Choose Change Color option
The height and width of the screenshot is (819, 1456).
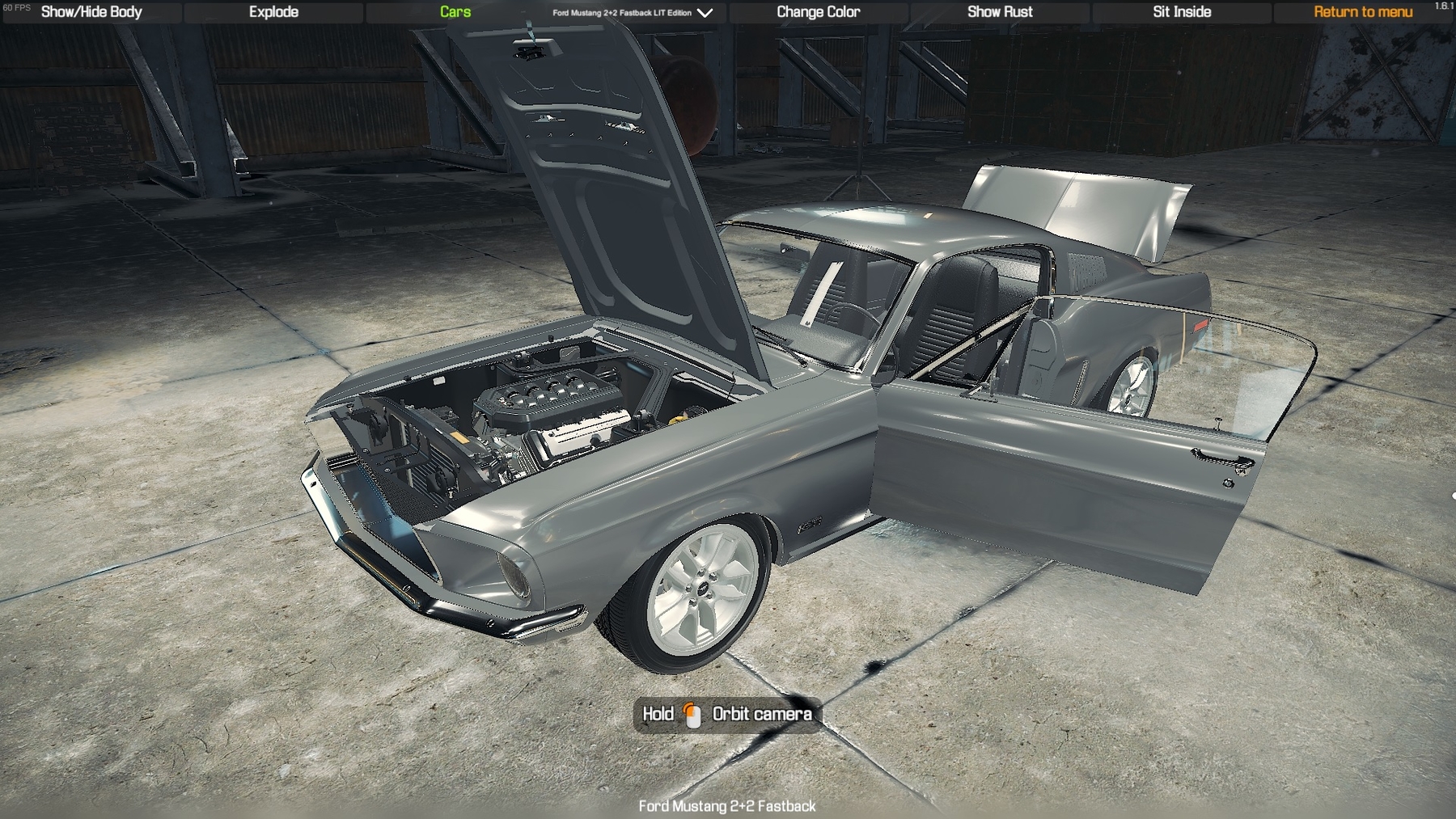[818, 12]
